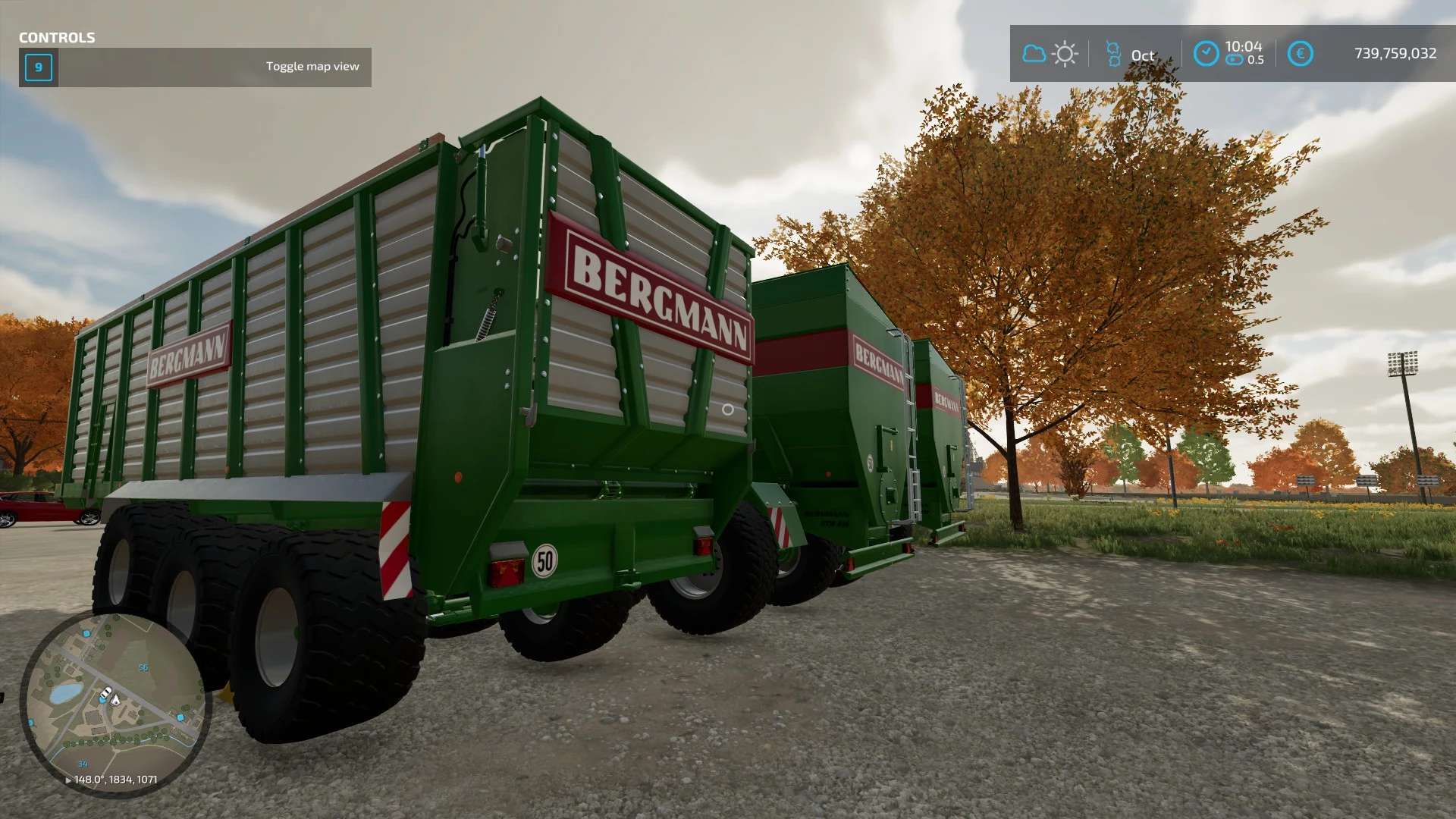This screenshot has width=1456, height=819.
Task: Open the circular minimap
Action: point(115,704)
